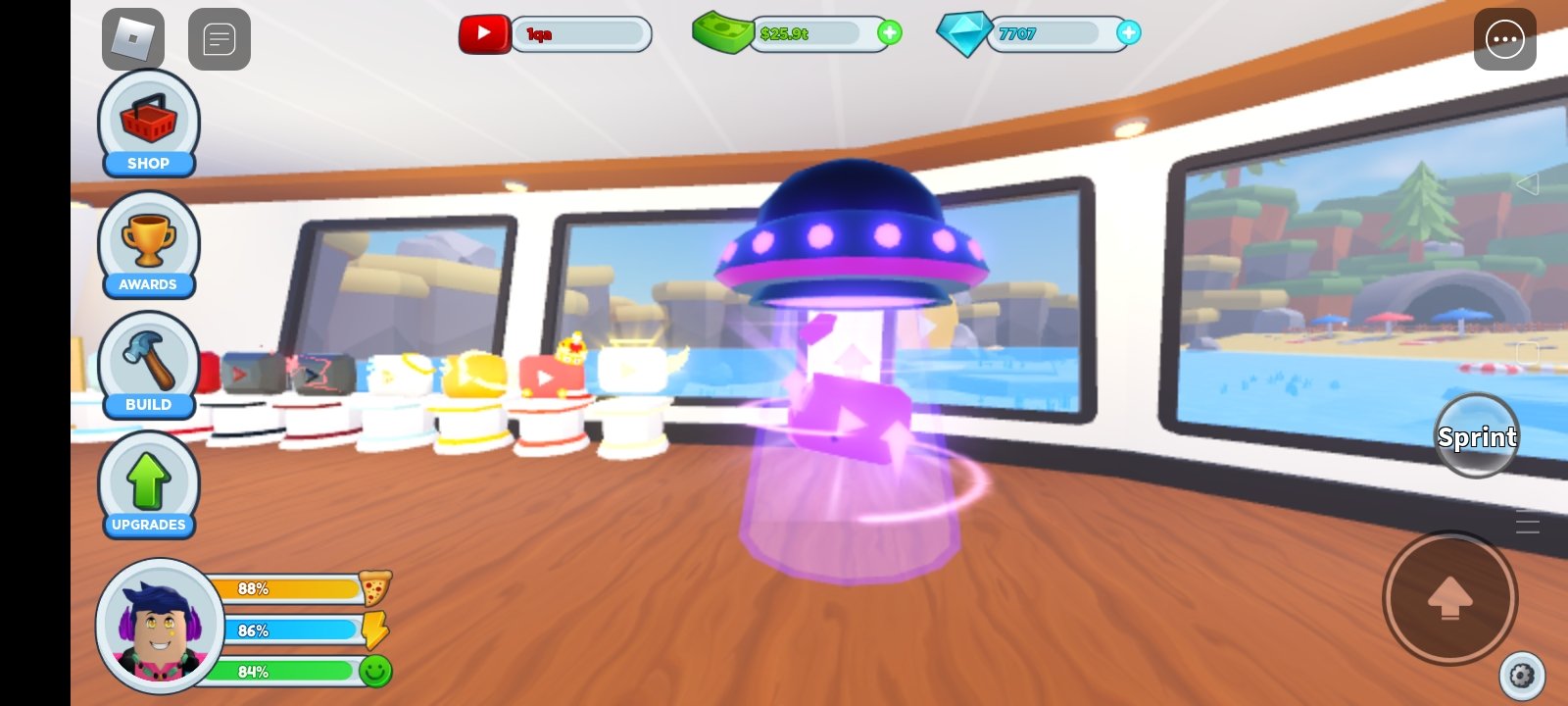Select the Awards trophy icon
1568x706 pixels.
click(x=147, y=240)
